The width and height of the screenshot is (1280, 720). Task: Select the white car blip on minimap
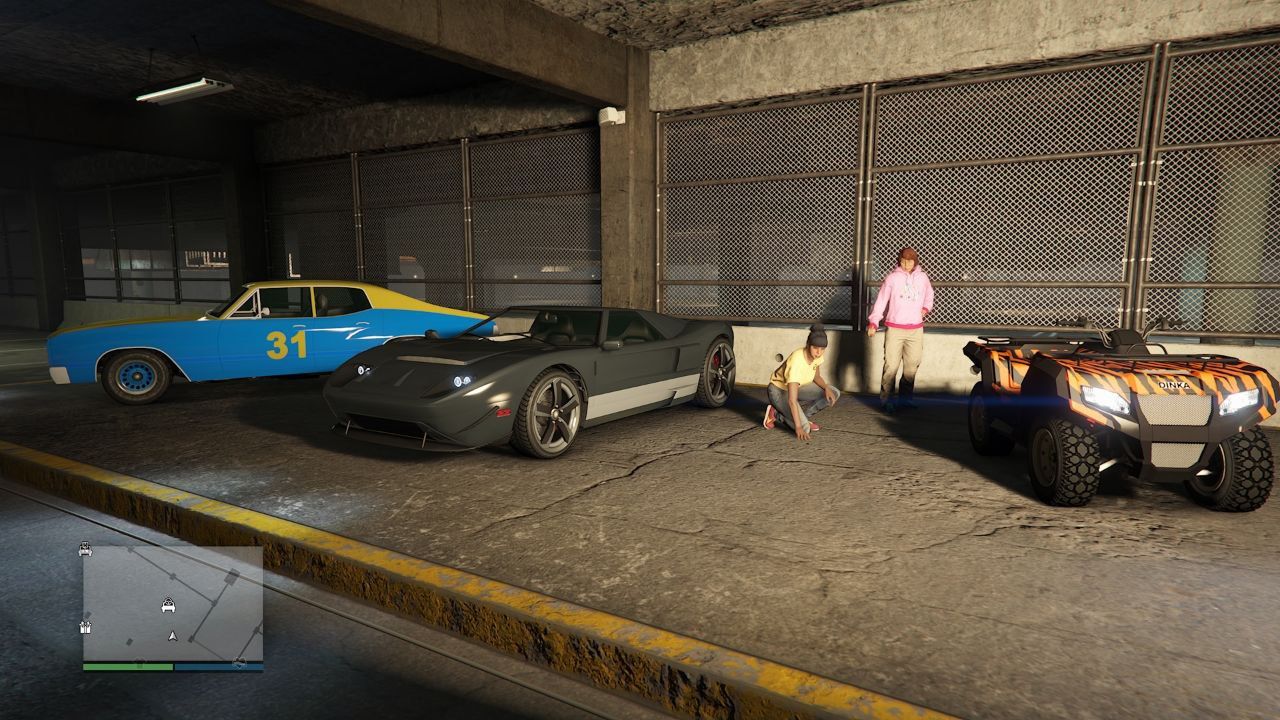pos(168,605)
